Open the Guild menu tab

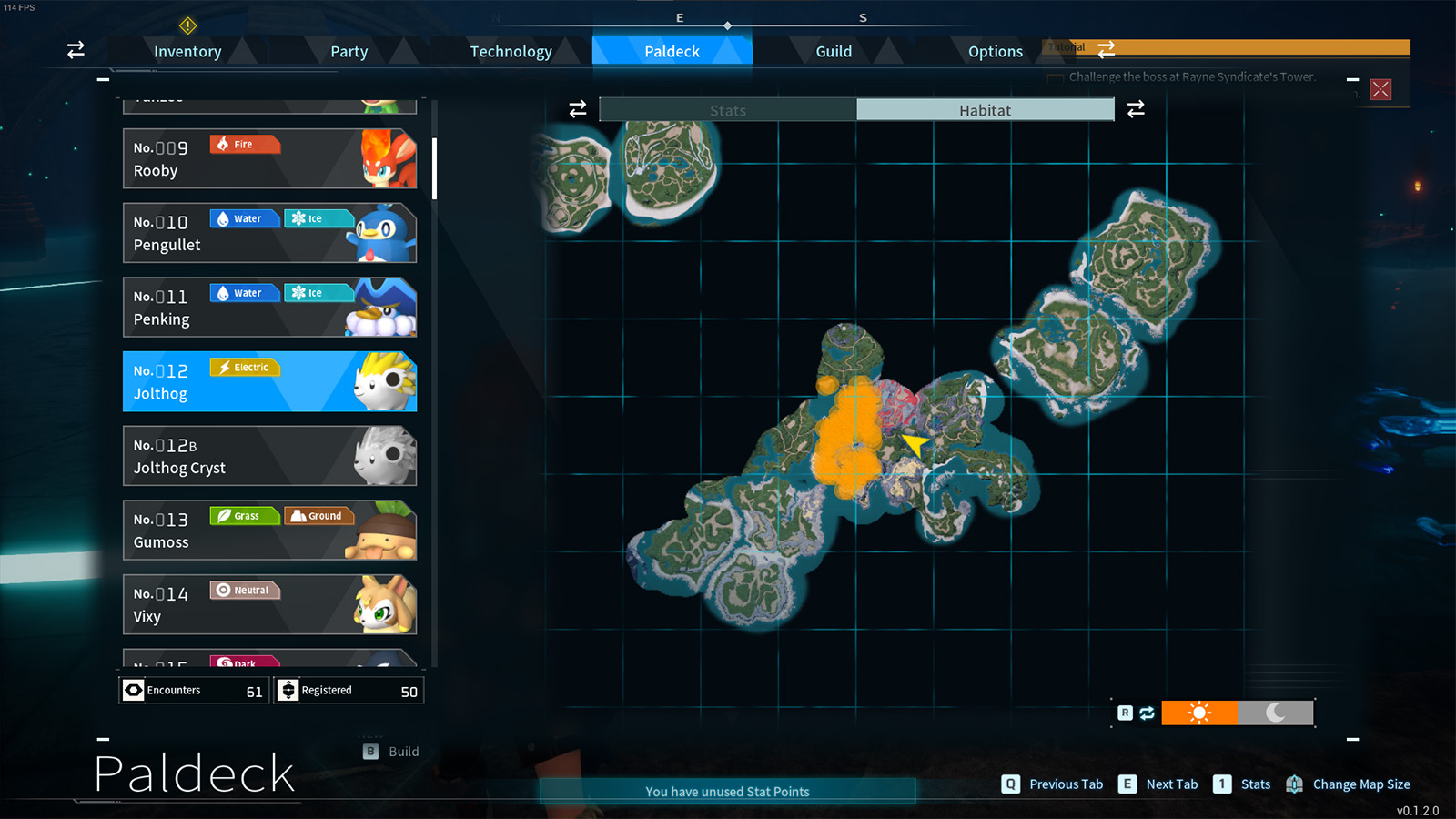pos(833,51)
